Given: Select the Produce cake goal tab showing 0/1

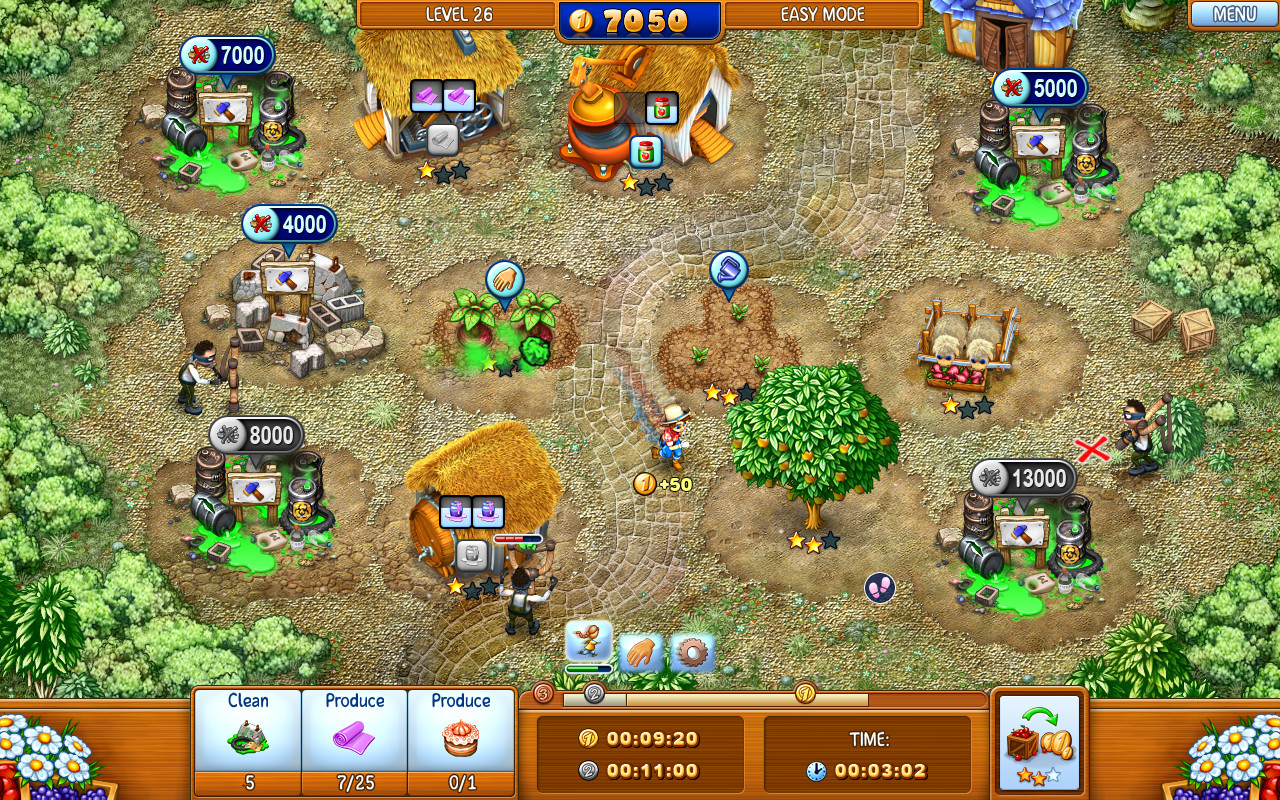Looking at the screenshot, I should [461, 740].
